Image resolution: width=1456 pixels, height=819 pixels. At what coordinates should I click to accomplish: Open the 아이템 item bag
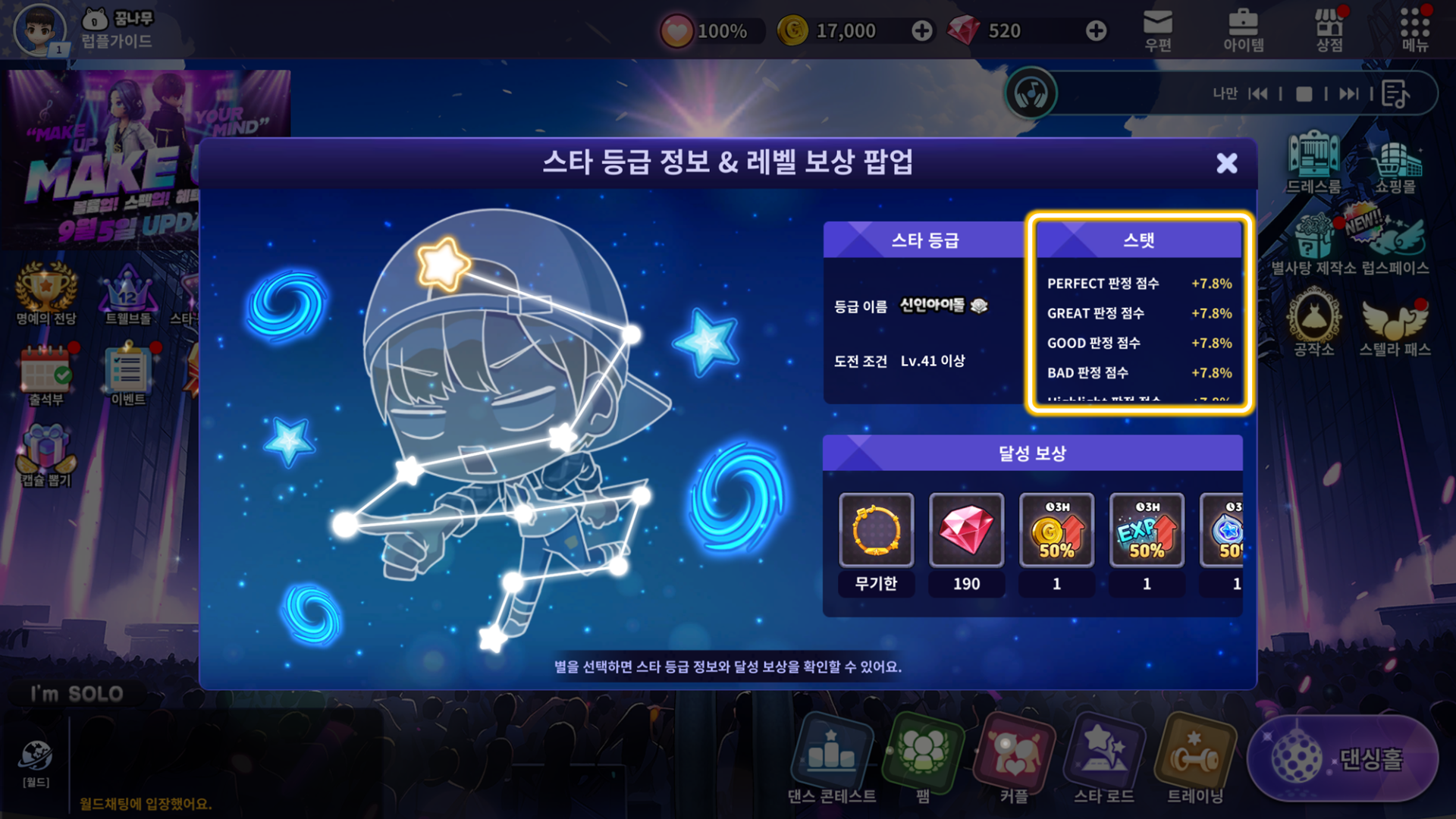[1243, 30]
